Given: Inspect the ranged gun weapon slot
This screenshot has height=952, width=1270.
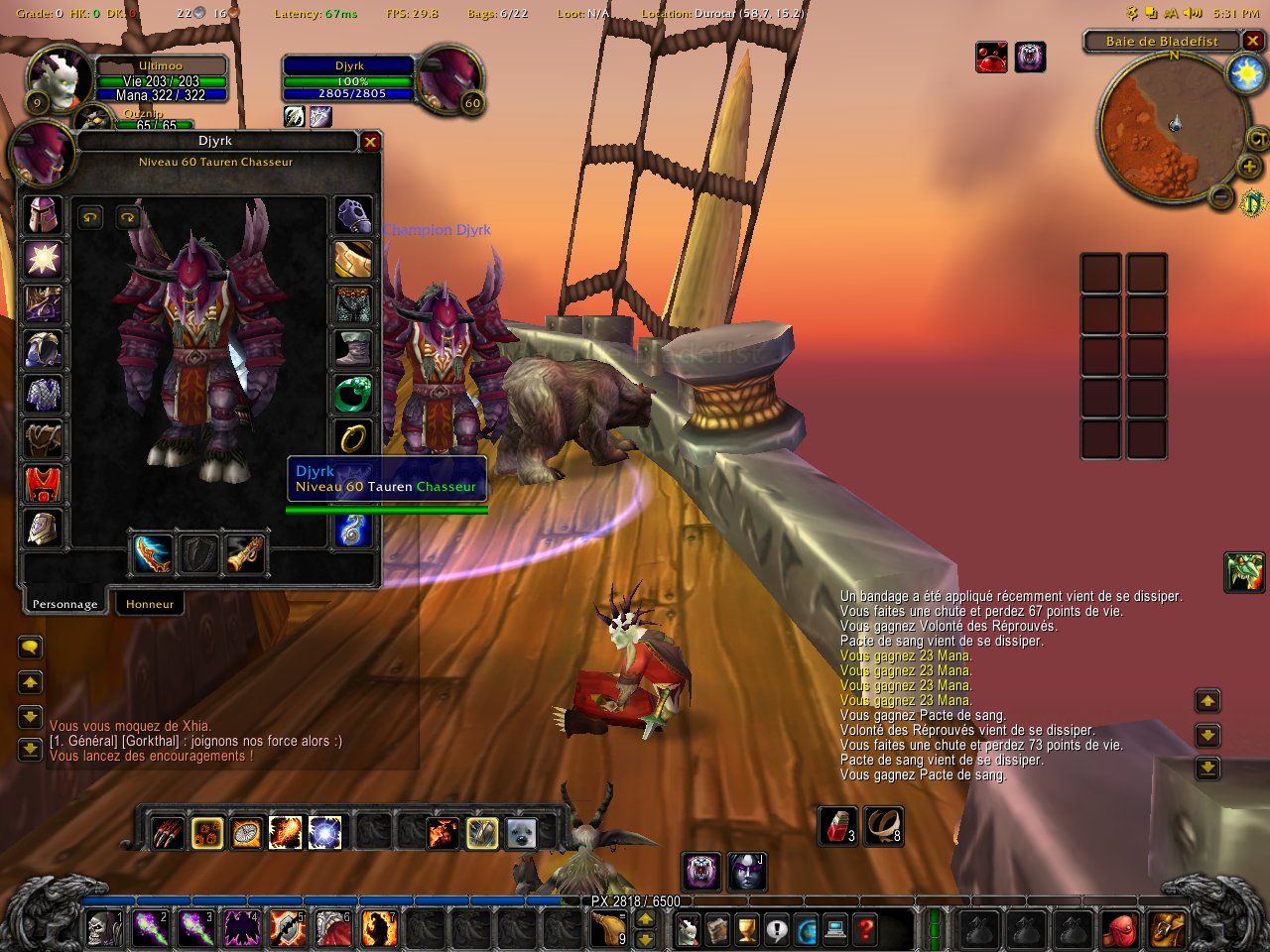Looking at the screenshot, I should [x=245, y=554].
